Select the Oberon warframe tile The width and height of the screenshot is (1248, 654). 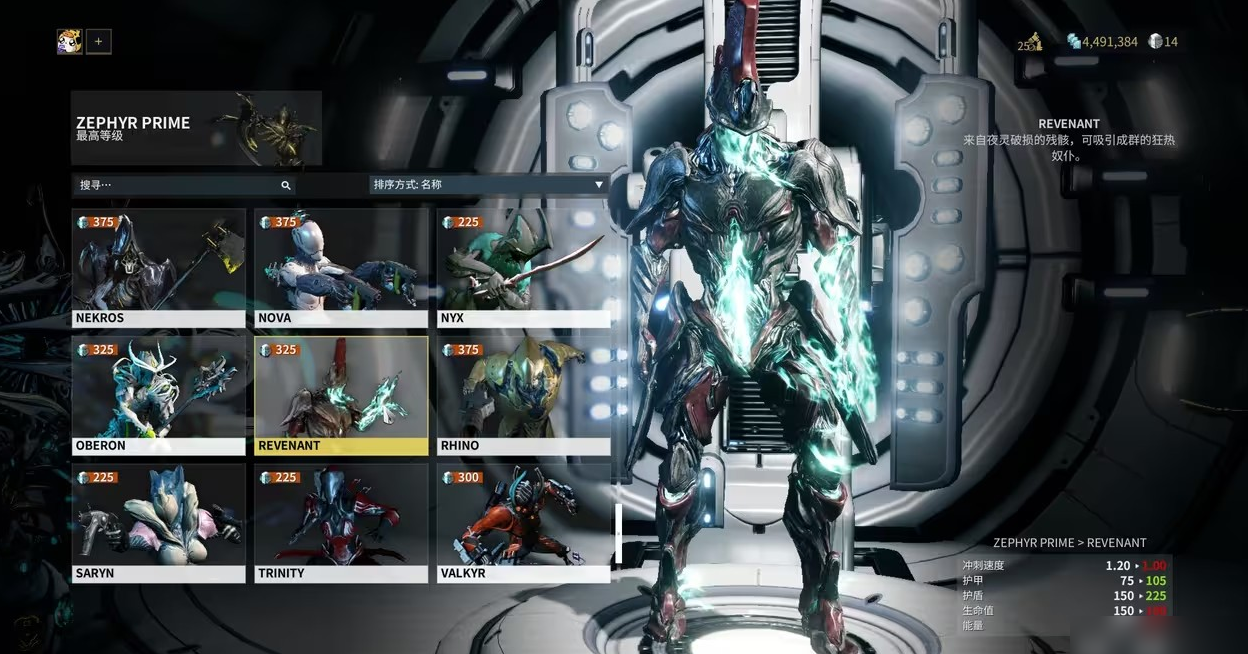click(x=158, y=395)
